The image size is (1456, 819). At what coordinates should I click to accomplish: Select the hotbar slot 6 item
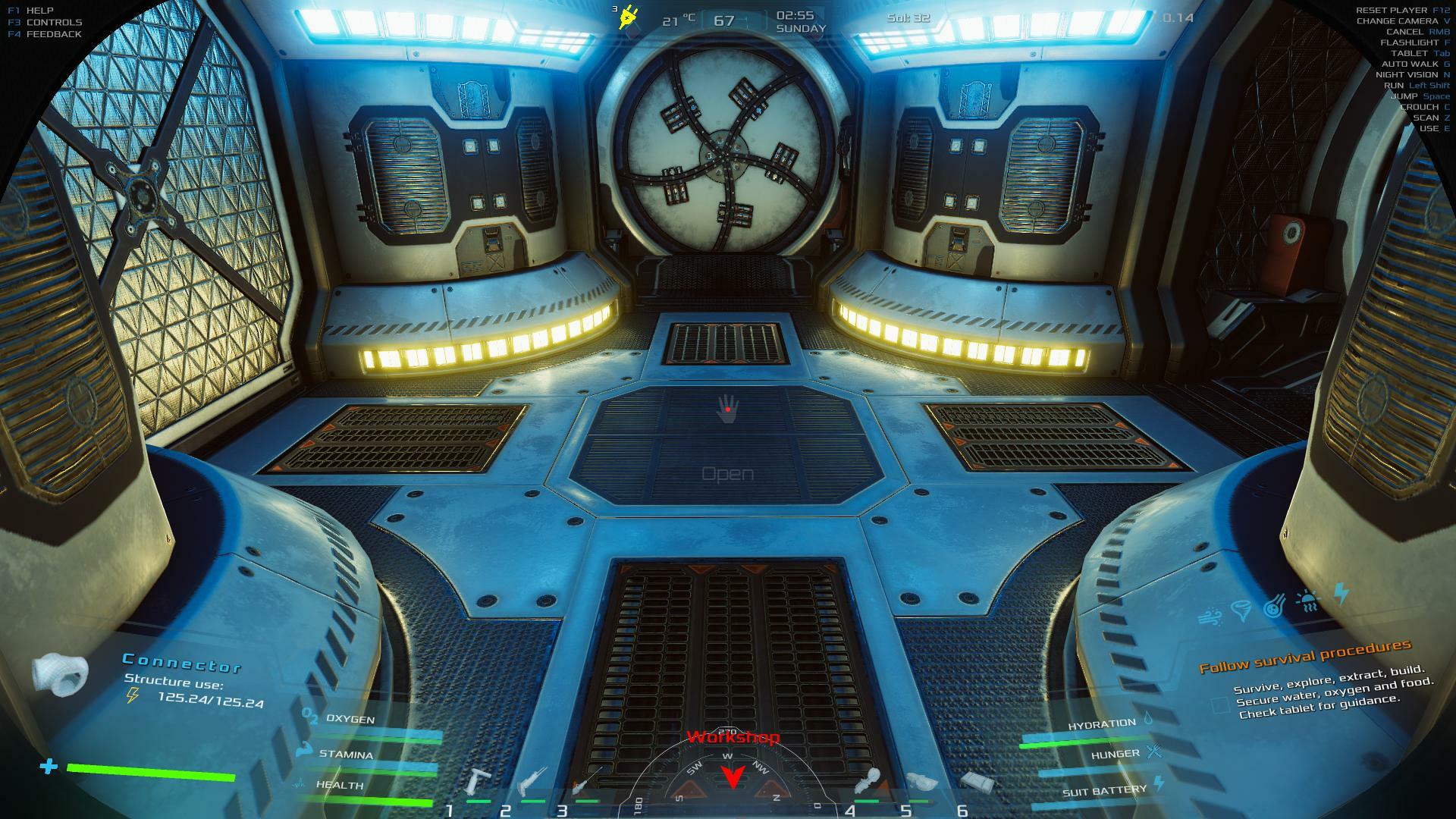(974, 780)
